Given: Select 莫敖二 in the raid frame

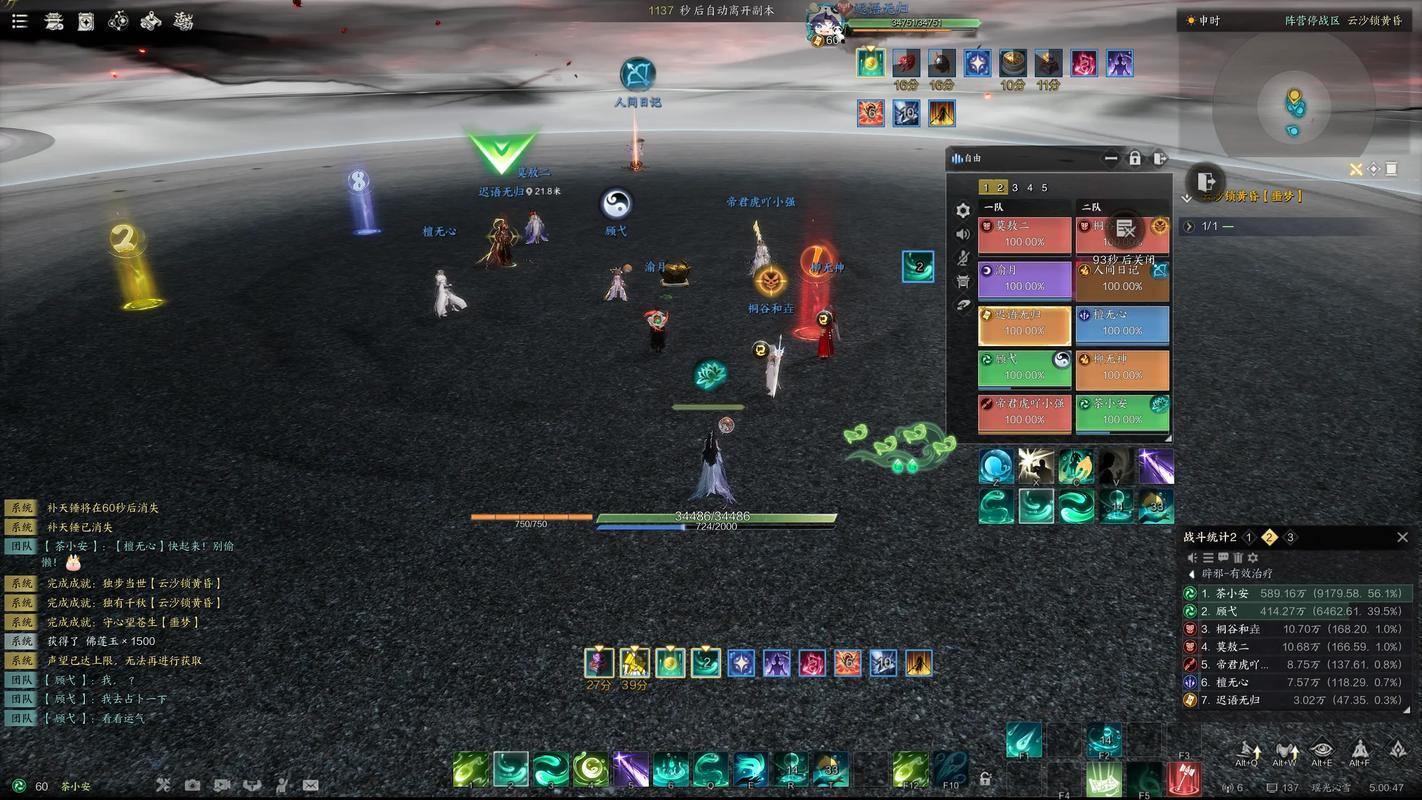Looking at the screenshot, I should tap(1024, 236).
